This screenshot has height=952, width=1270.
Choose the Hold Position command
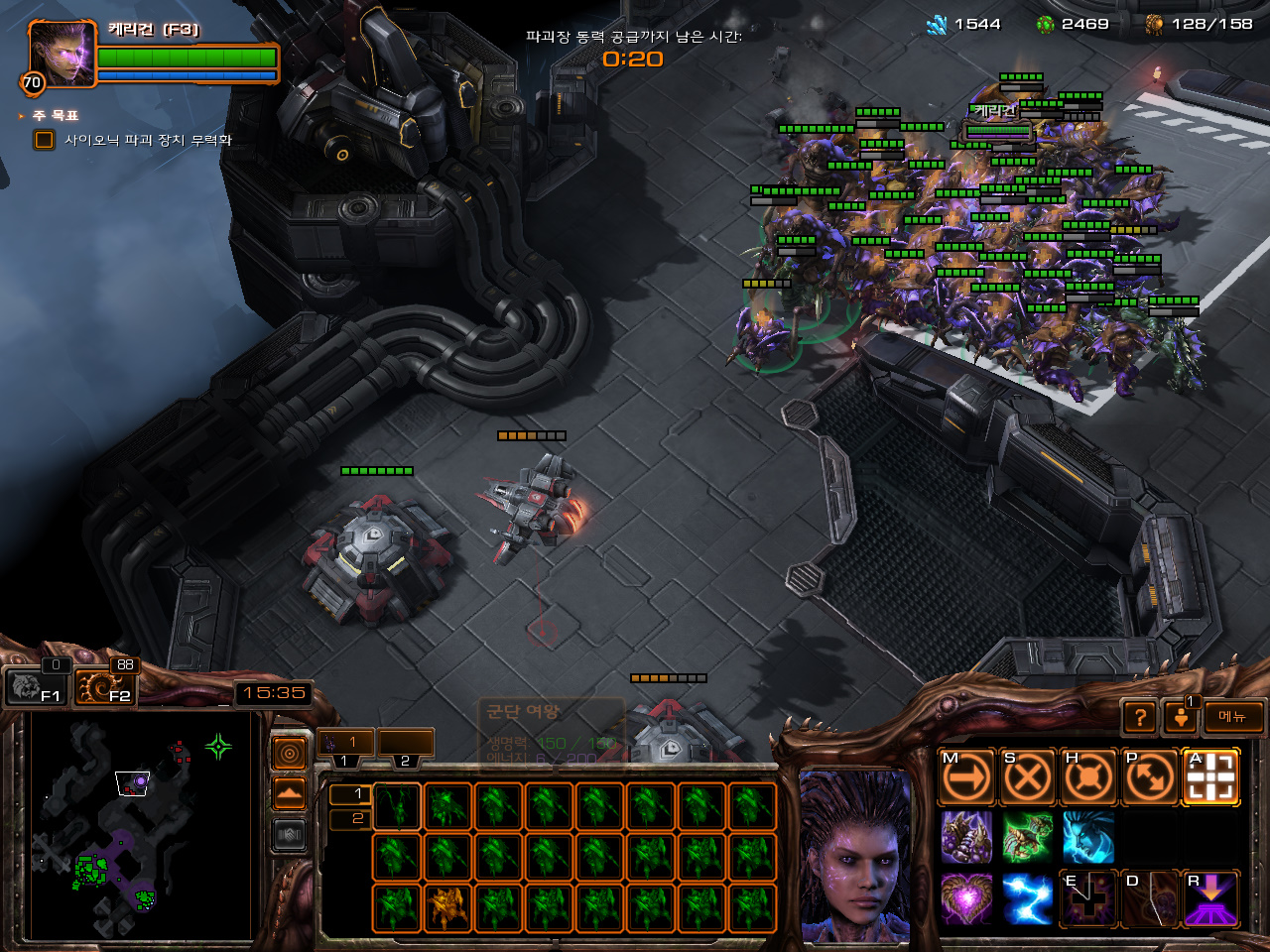[1088, 777]
